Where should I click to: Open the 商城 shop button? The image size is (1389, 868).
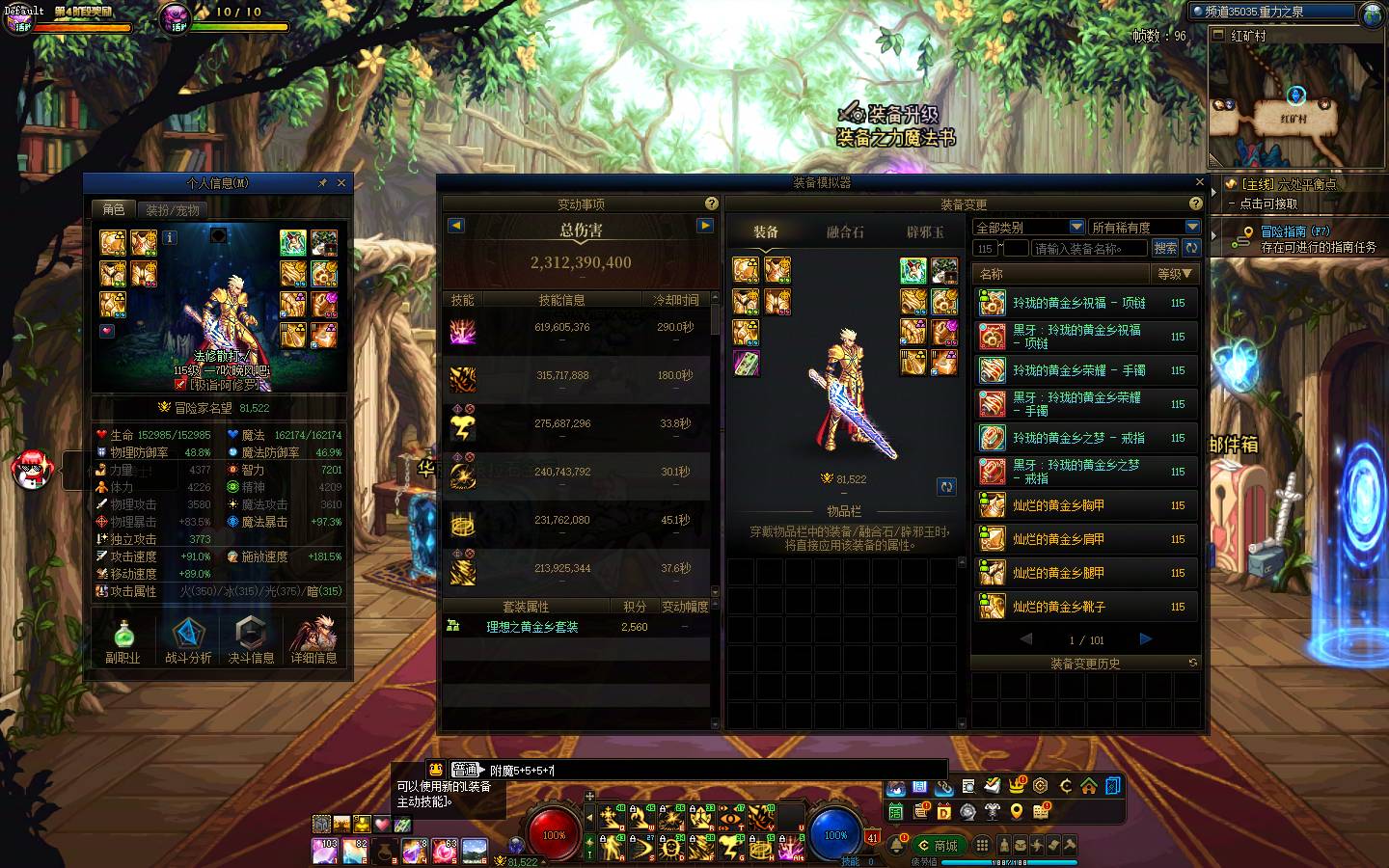click(x=938, y=846)
